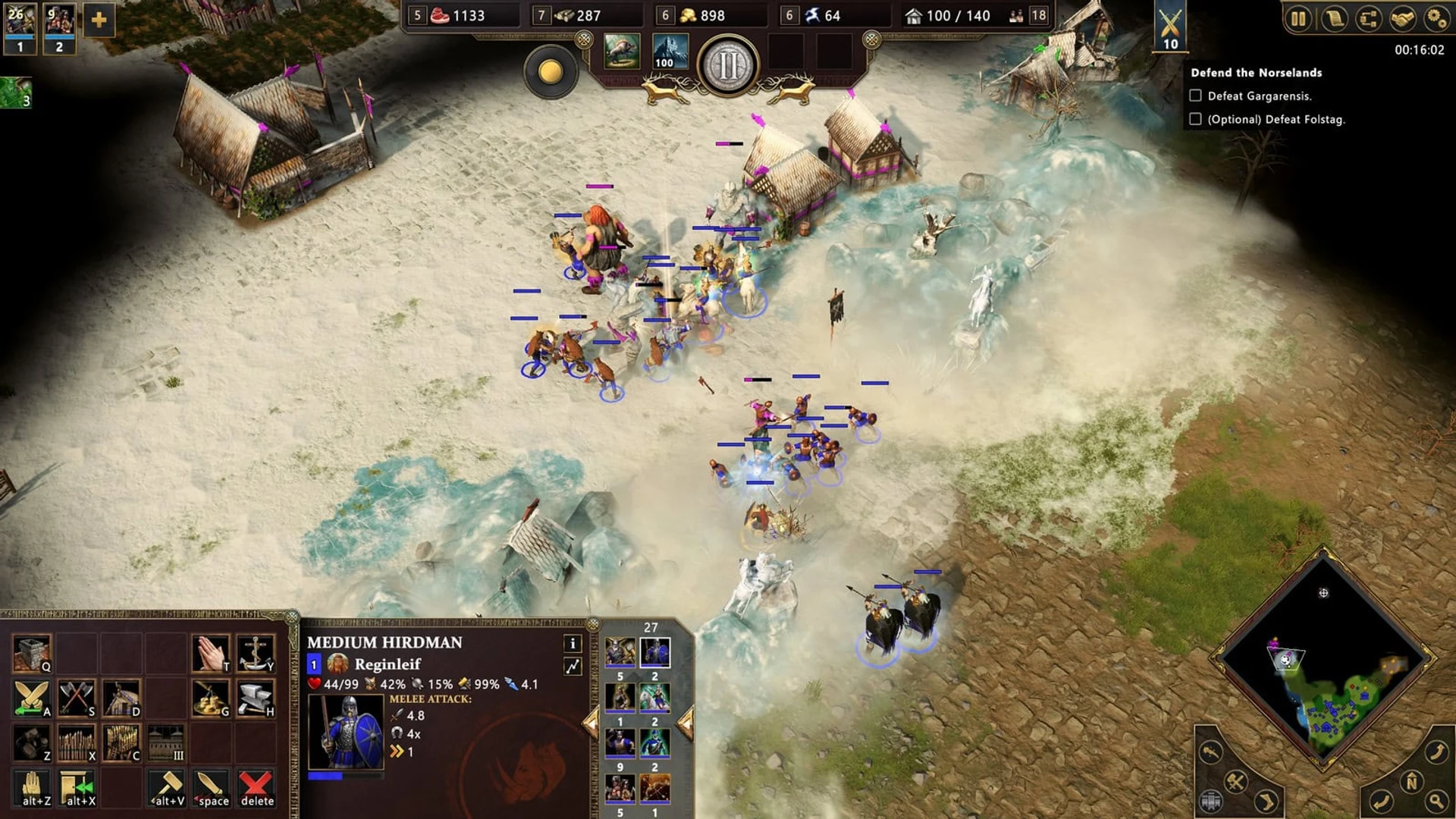Open the Objectives scroll menu

point(1335,18)
